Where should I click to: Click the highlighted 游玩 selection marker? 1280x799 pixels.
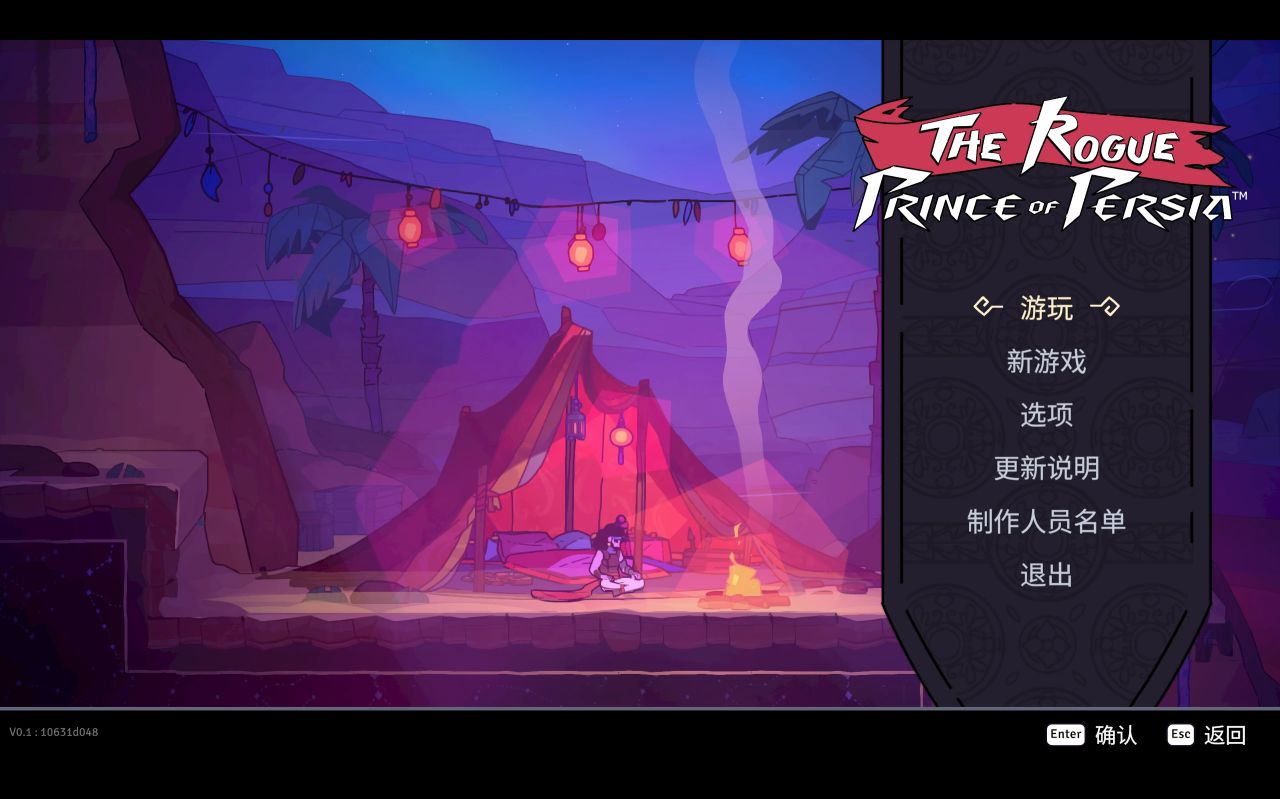pyautogui.click(x=1043, y=309)
